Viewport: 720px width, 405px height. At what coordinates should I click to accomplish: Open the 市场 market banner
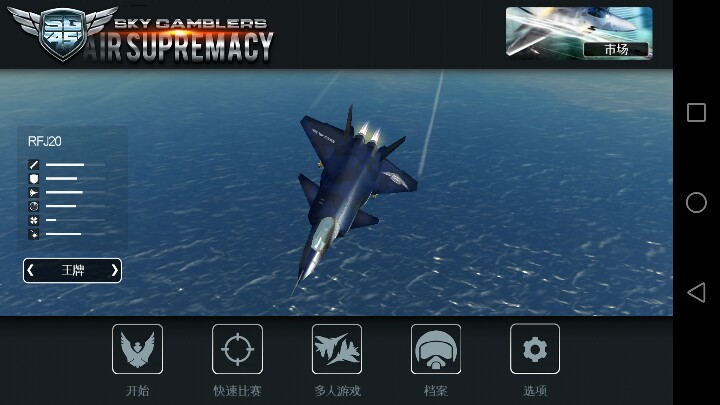[578, 33]
